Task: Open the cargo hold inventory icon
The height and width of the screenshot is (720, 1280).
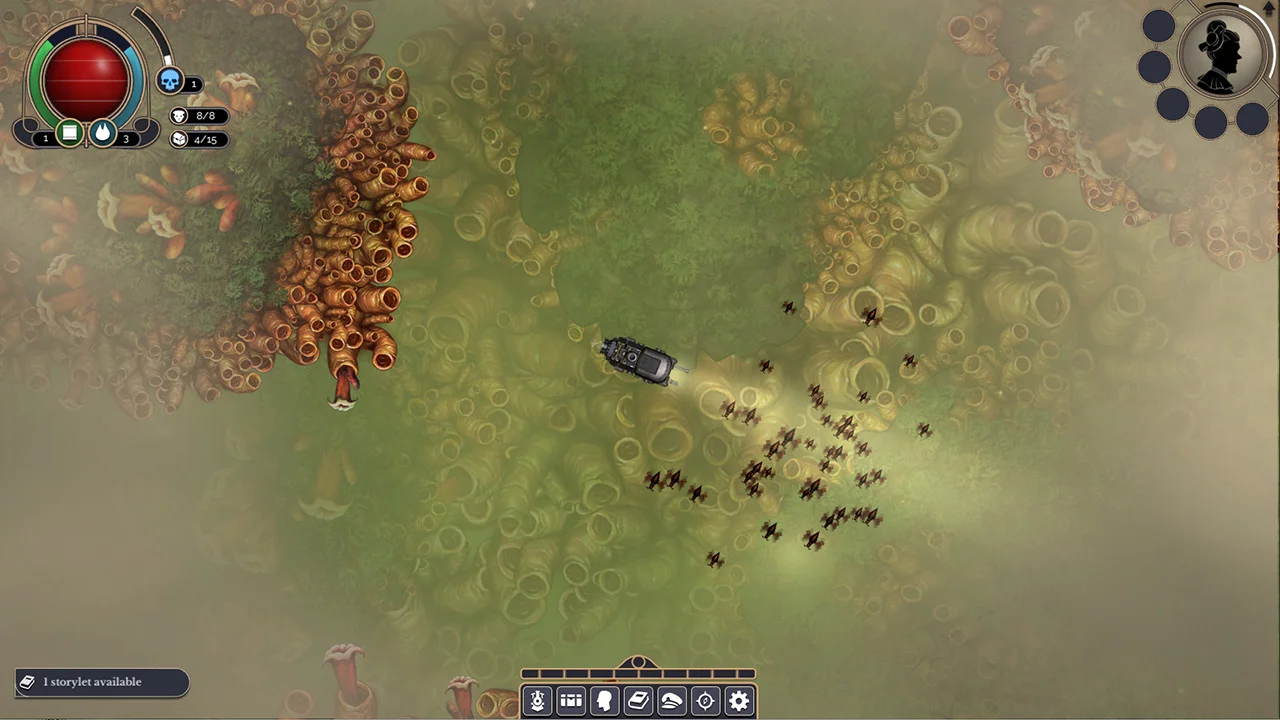Action: point(571,700)
